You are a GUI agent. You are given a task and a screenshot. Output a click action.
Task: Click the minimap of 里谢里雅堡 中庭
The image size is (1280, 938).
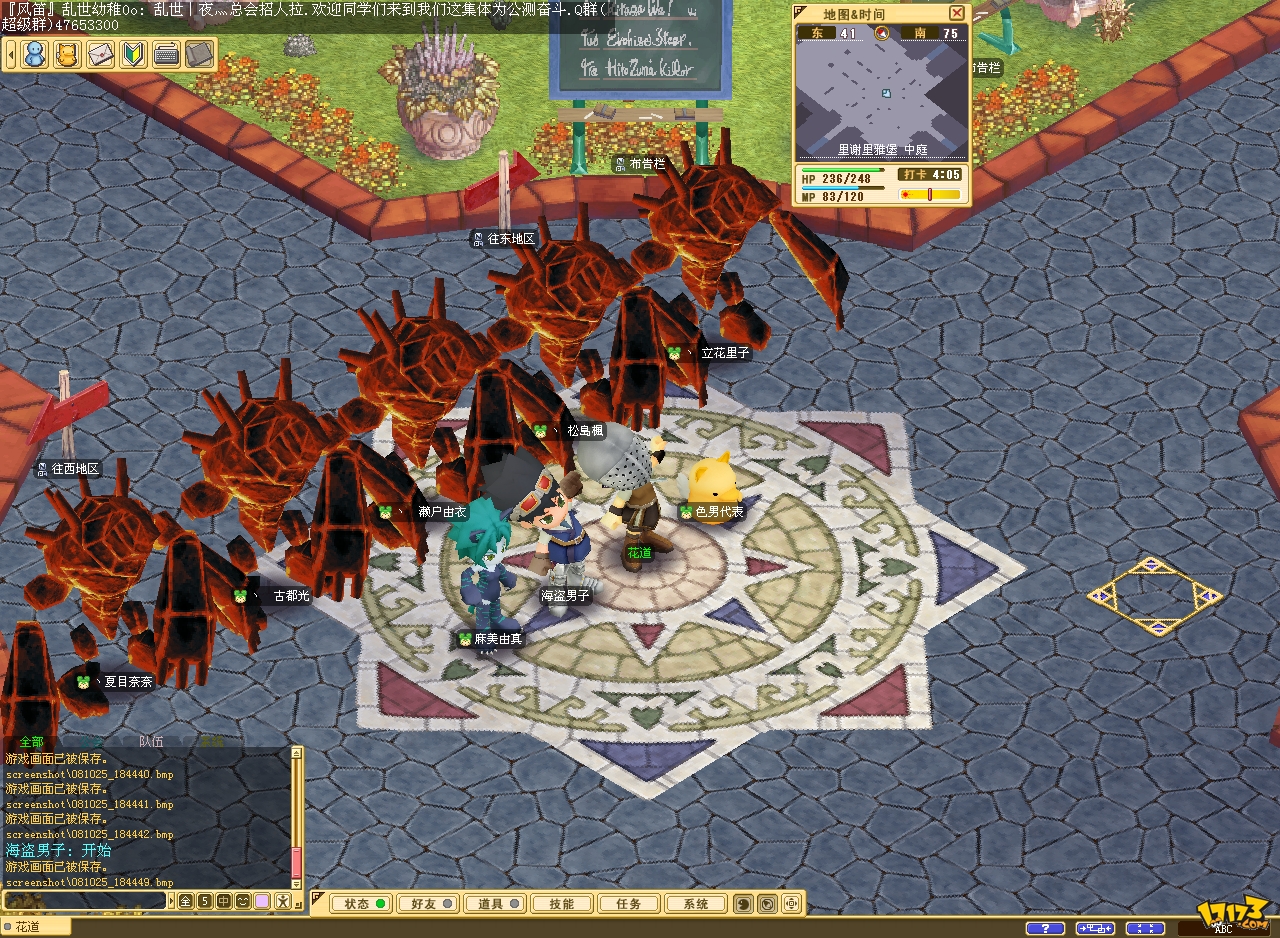coord(882,93)
